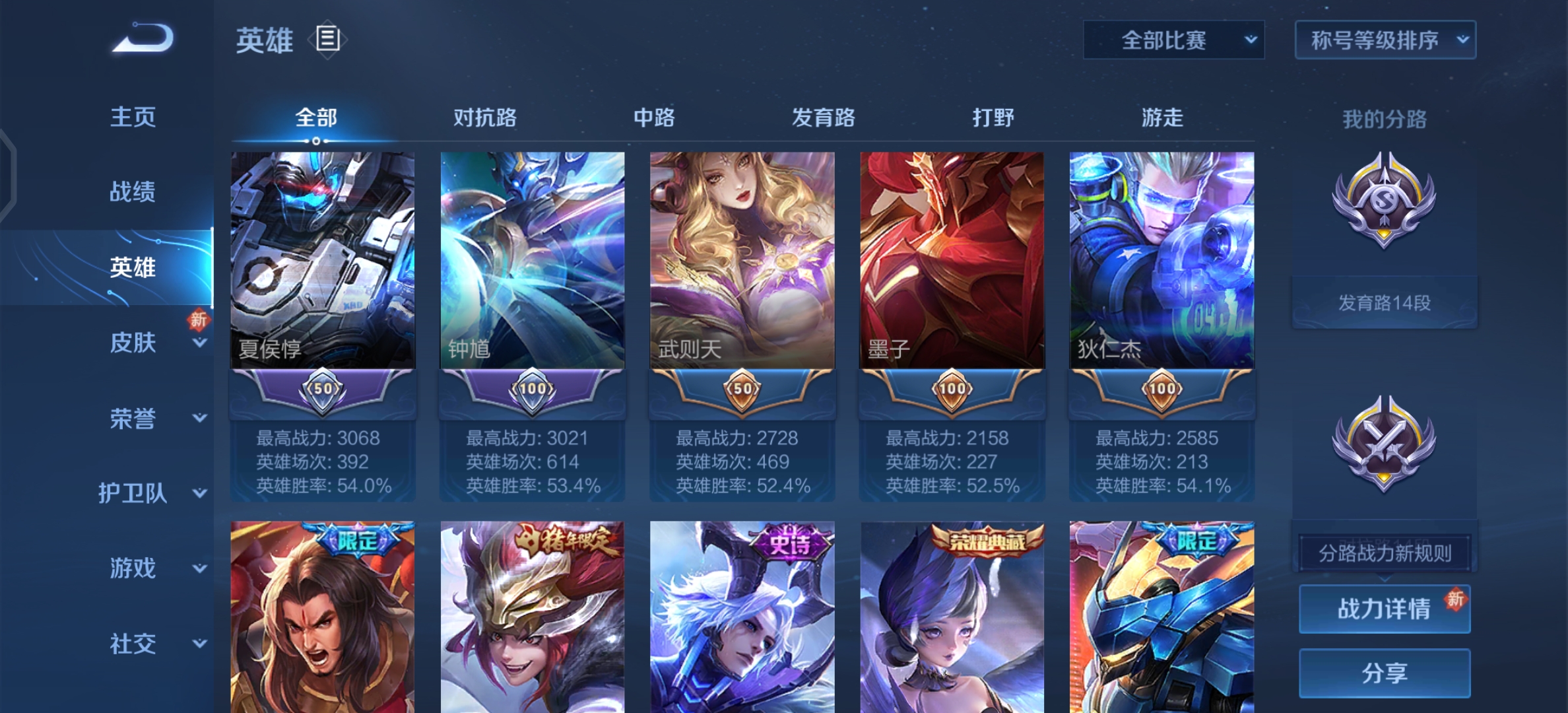This screenshot has width=1568, height=713.
Task: Switch to the 打野 tab
Action: click(995, 119)
